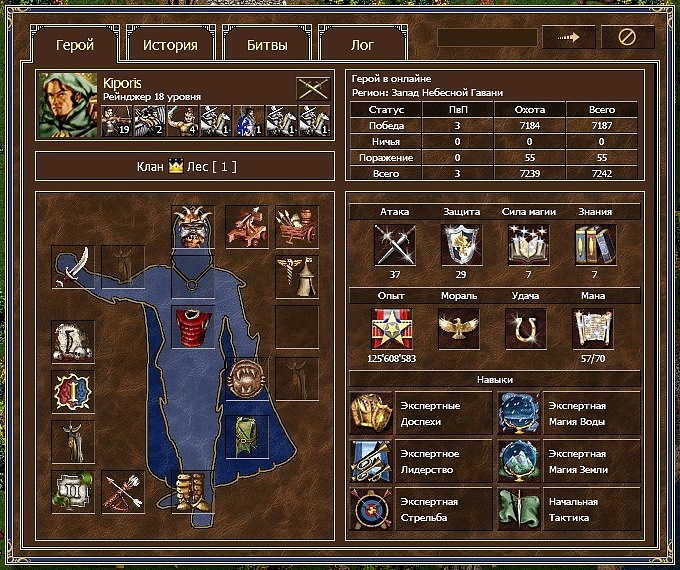Select the boots equipment slot
The image size is (680, 570).
[192, 494]
